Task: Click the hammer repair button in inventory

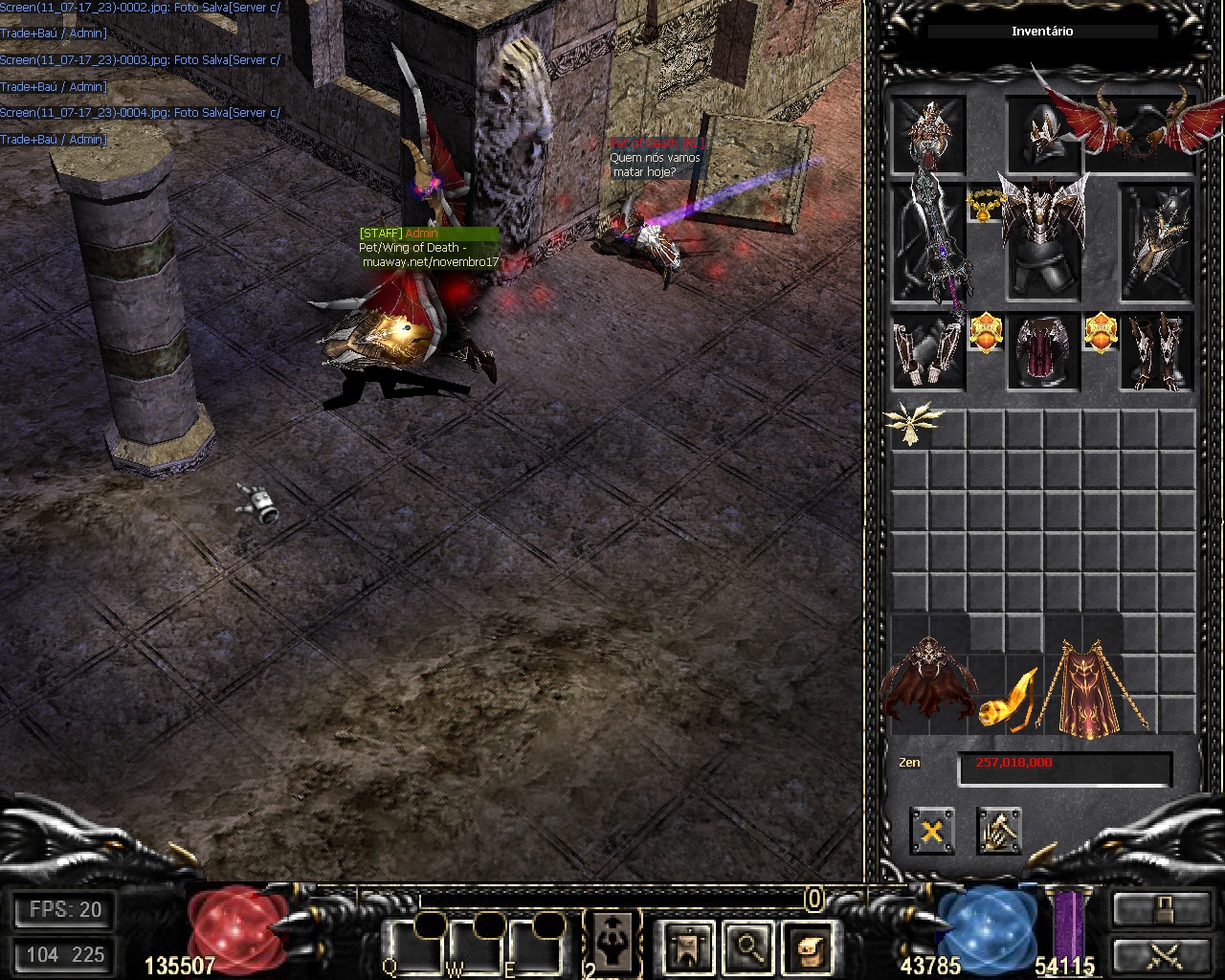Action: [999, 831]
